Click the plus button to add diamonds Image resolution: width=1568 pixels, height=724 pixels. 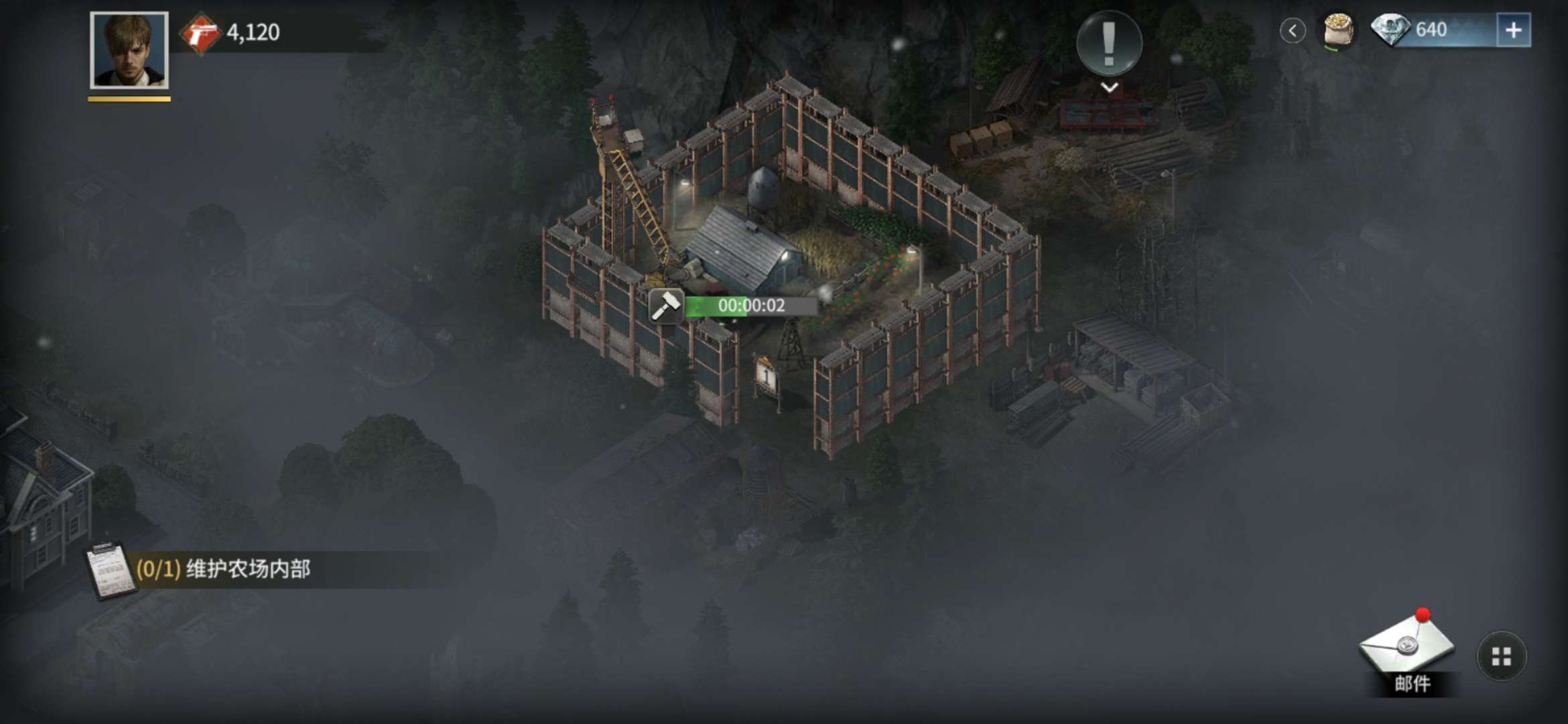coord(1513,30)
